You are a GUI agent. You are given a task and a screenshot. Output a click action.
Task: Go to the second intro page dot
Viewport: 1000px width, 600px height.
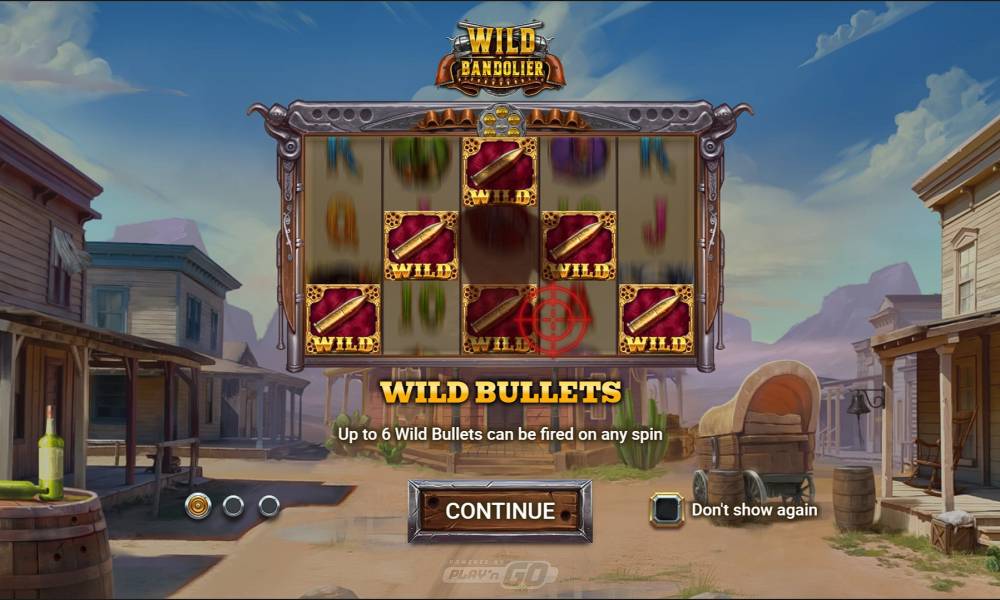233,506
